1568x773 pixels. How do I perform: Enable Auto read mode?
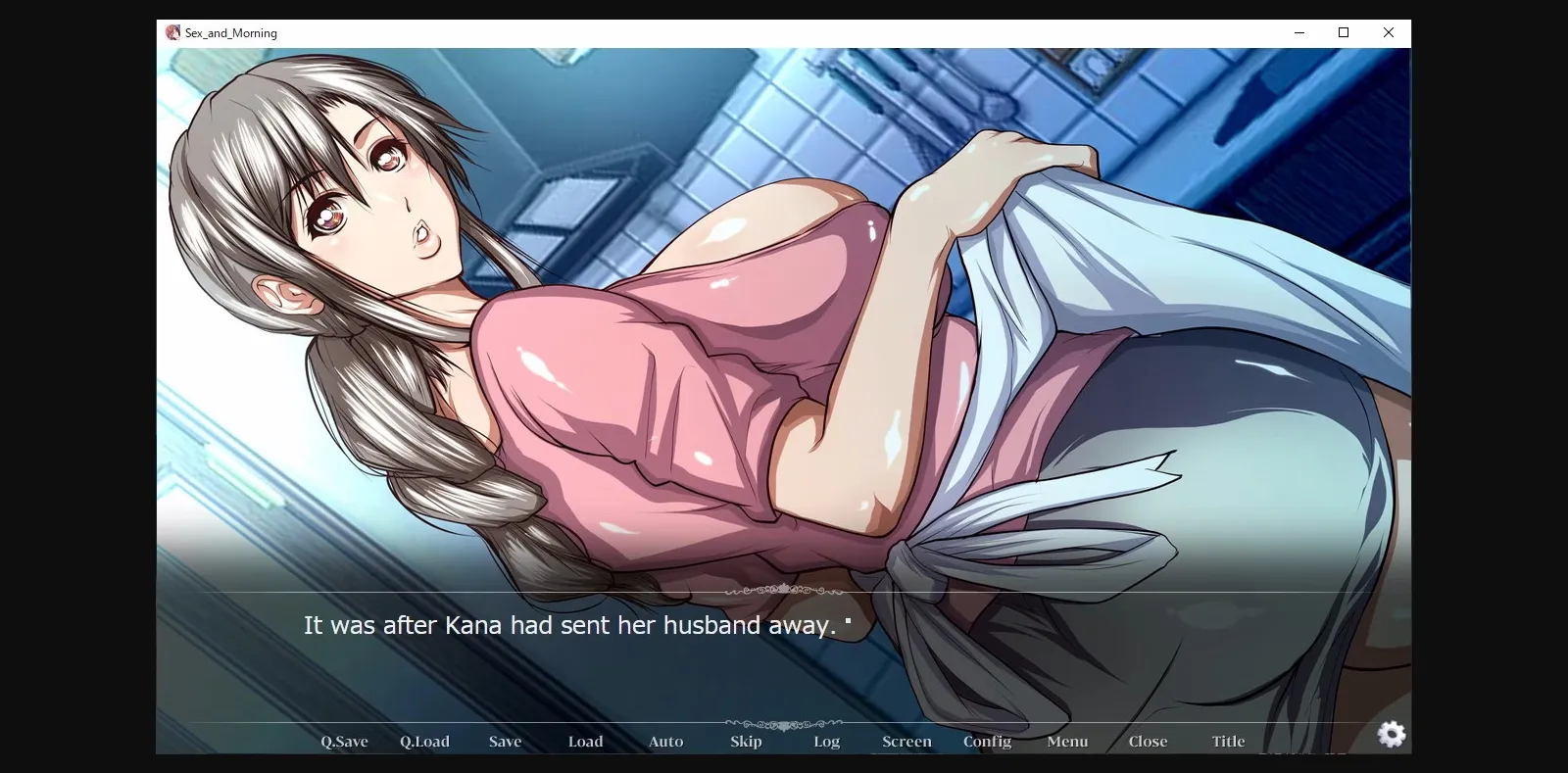(x=665, y=742)
